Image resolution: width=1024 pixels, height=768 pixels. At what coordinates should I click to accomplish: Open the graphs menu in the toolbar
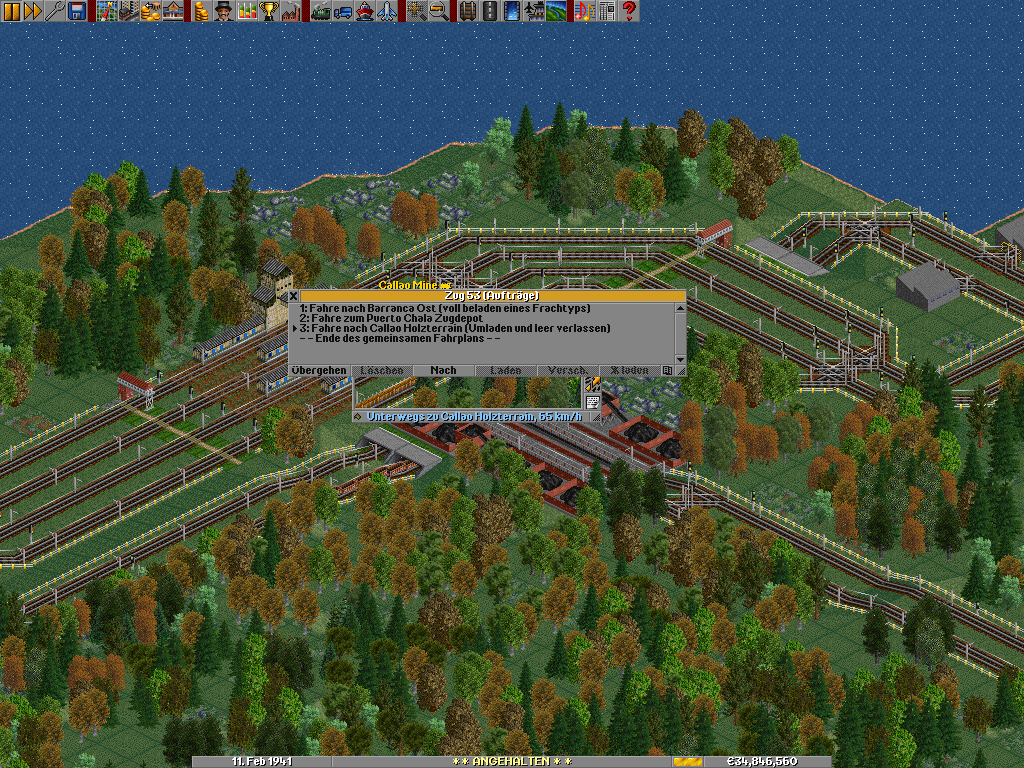click(246, 11)
